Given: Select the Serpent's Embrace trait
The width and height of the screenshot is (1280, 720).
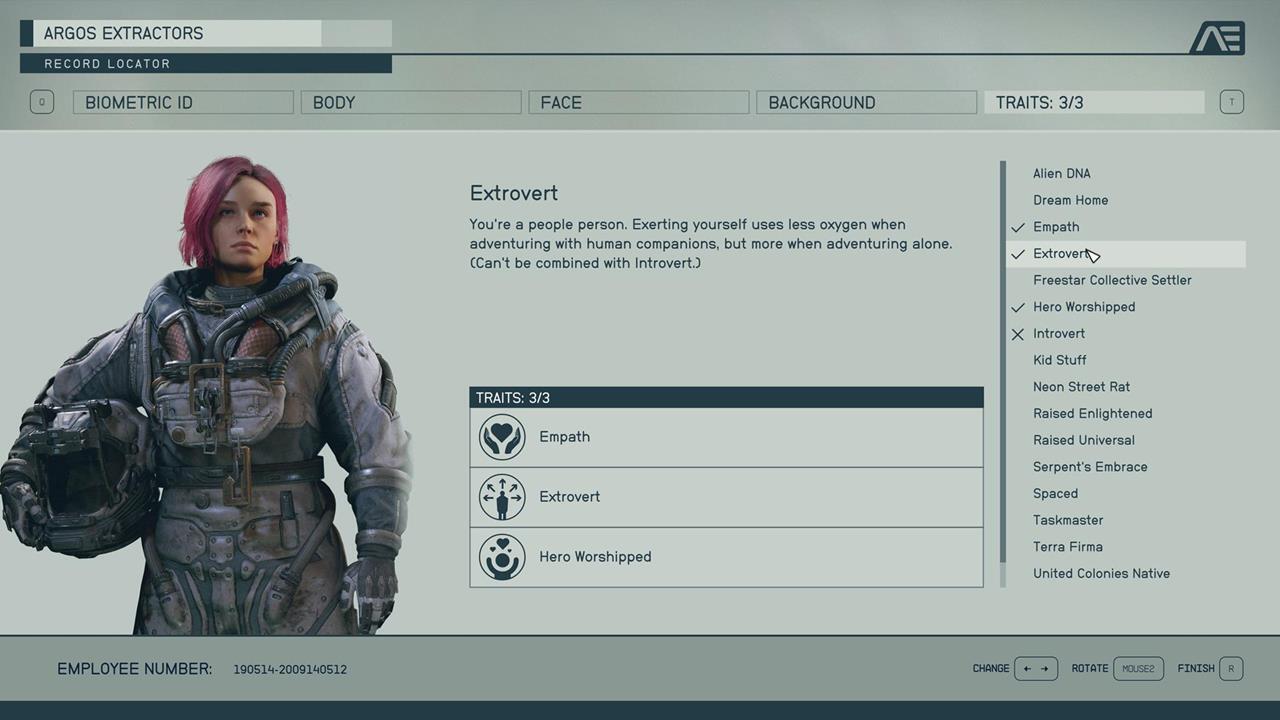Looking at the screenshot, I should point(1090,466).
